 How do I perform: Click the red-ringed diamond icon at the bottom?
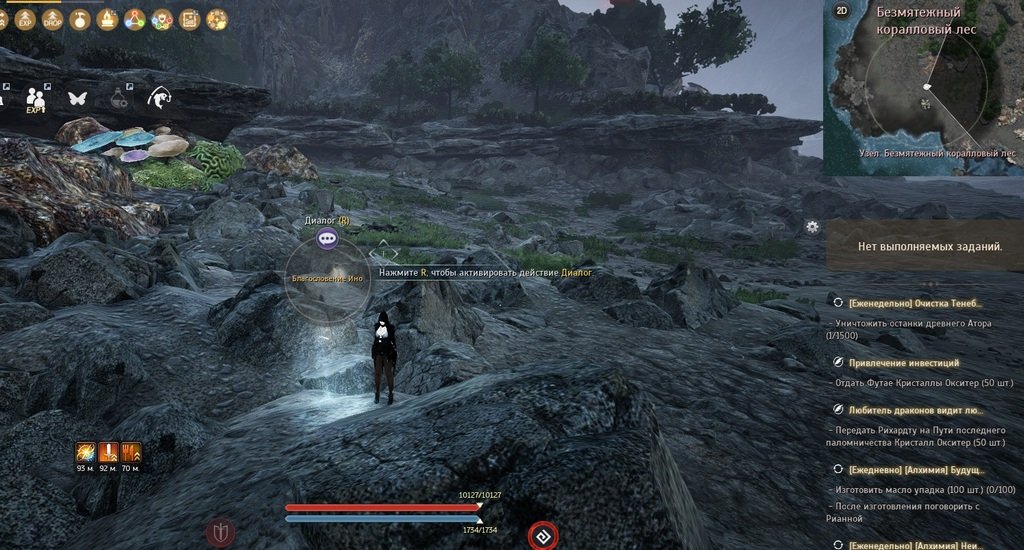(x=542, y=537)
